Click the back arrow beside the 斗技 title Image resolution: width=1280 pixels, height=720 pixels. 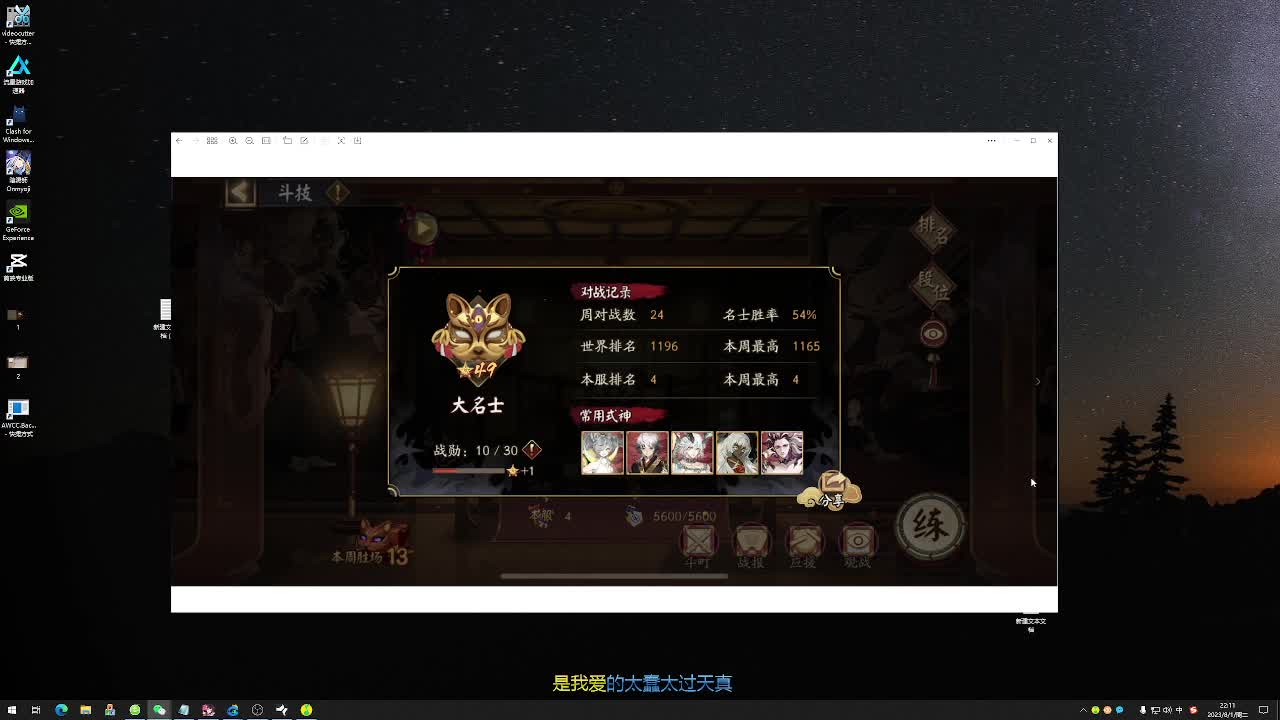240,192
